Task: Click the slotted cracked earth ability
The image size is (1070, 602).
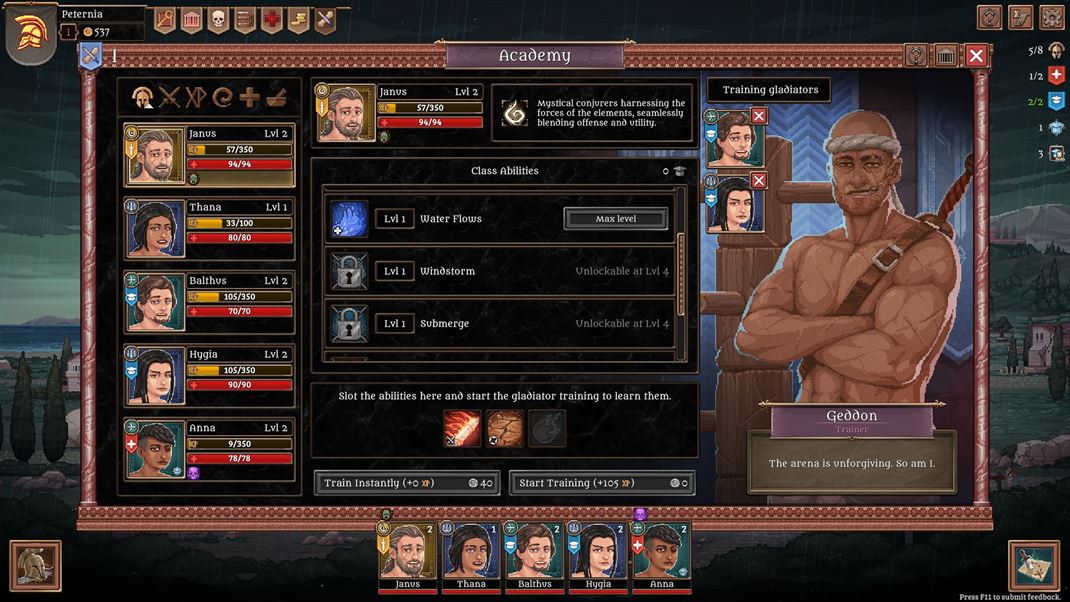Action: point(504,428)
